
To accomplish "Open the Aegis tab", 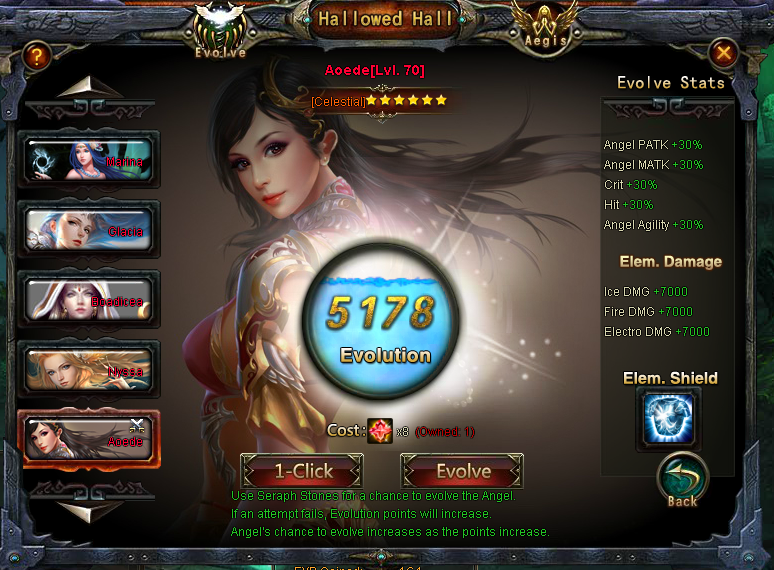I will point(546,30).
